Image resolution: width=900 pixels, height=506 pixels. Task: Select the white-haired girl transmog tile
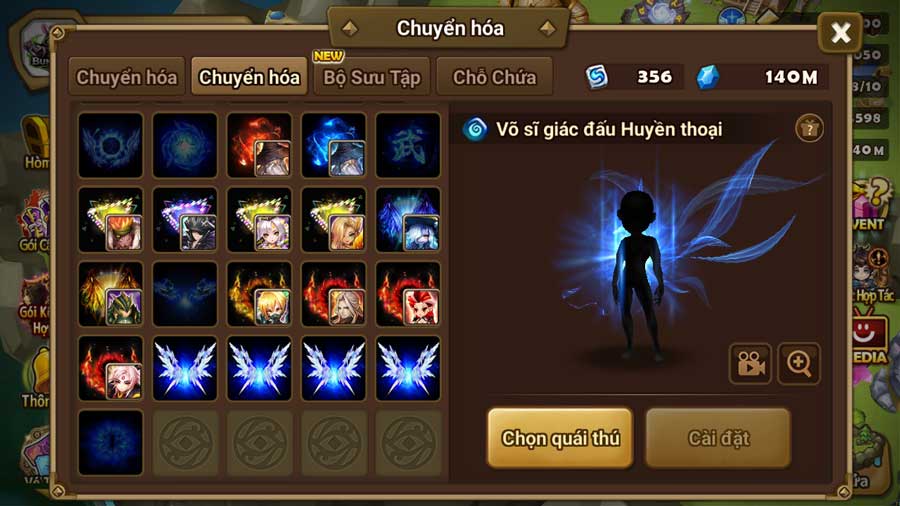[259, 220]
